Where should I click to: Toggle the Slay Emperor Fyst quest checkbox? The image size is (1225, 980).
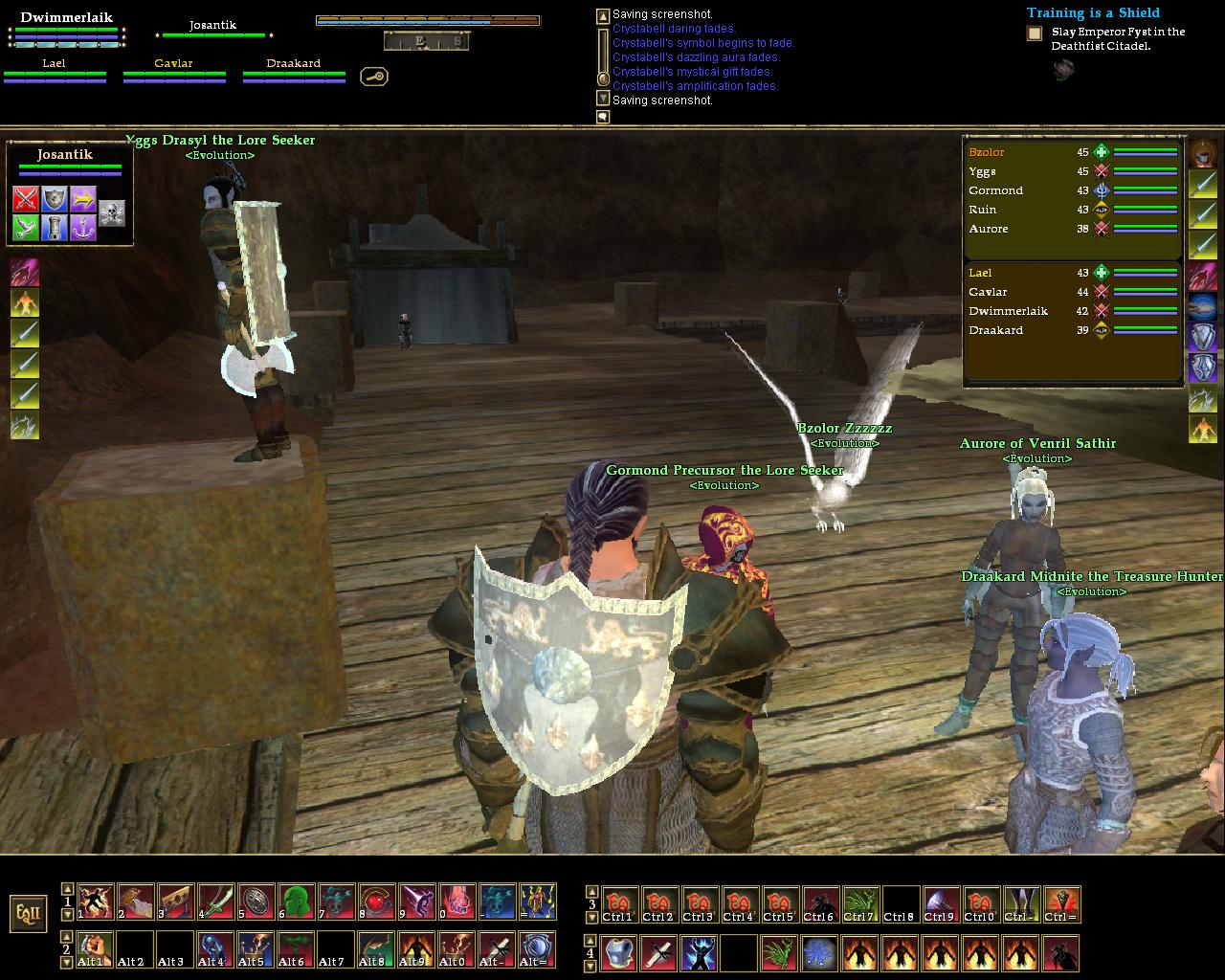coord(1035,33)
